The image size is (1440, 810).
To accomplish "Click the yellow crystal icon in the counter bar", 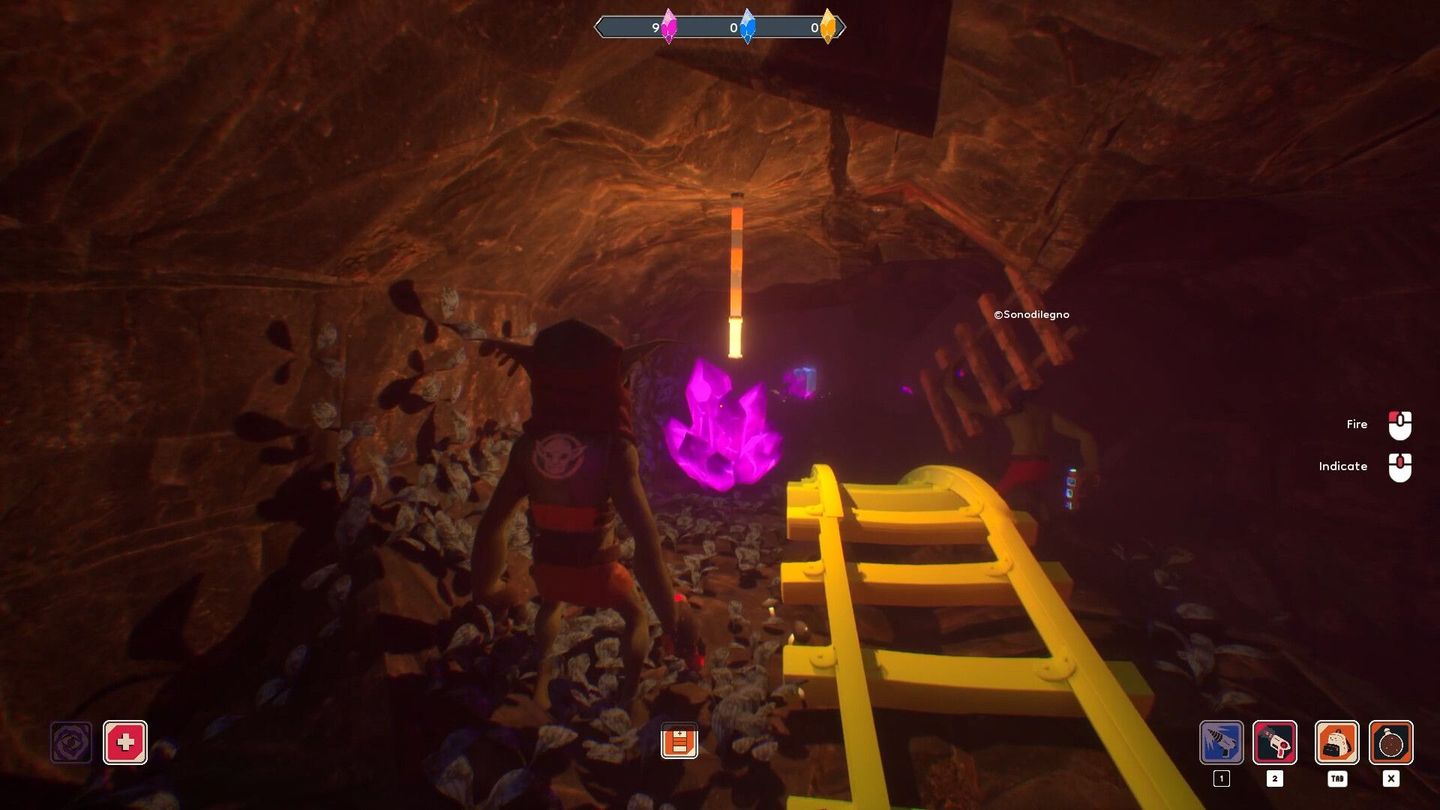I will click(829, 28).
